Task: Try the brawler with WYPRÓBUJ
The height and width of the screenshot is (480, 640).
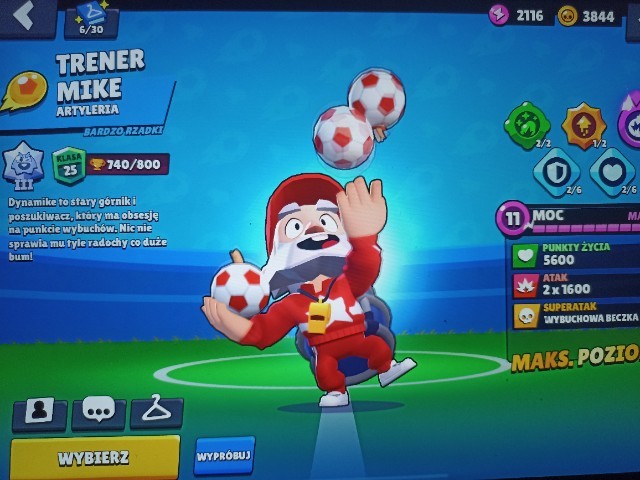Action: tap(224, 454)
